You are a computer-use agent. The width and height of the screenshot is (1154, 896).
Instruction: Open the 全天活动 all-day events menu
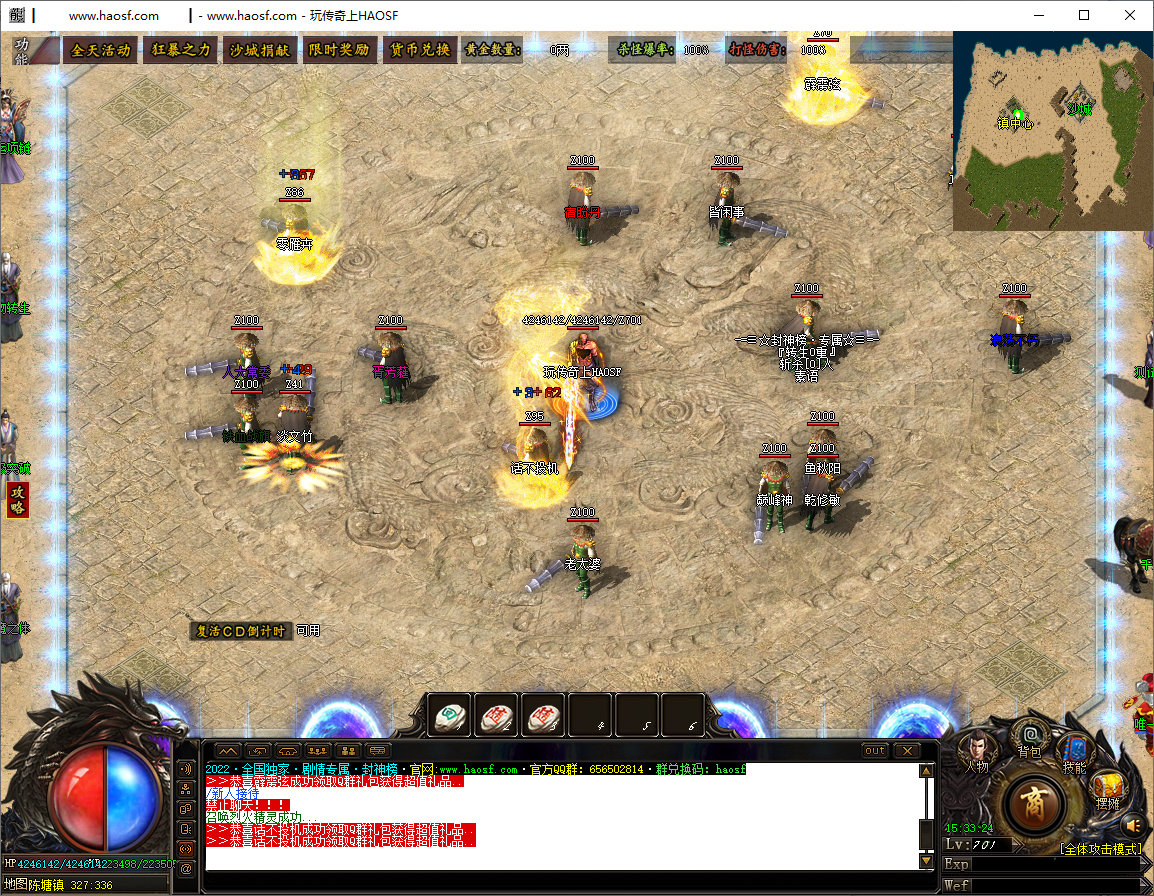[101, 50]
